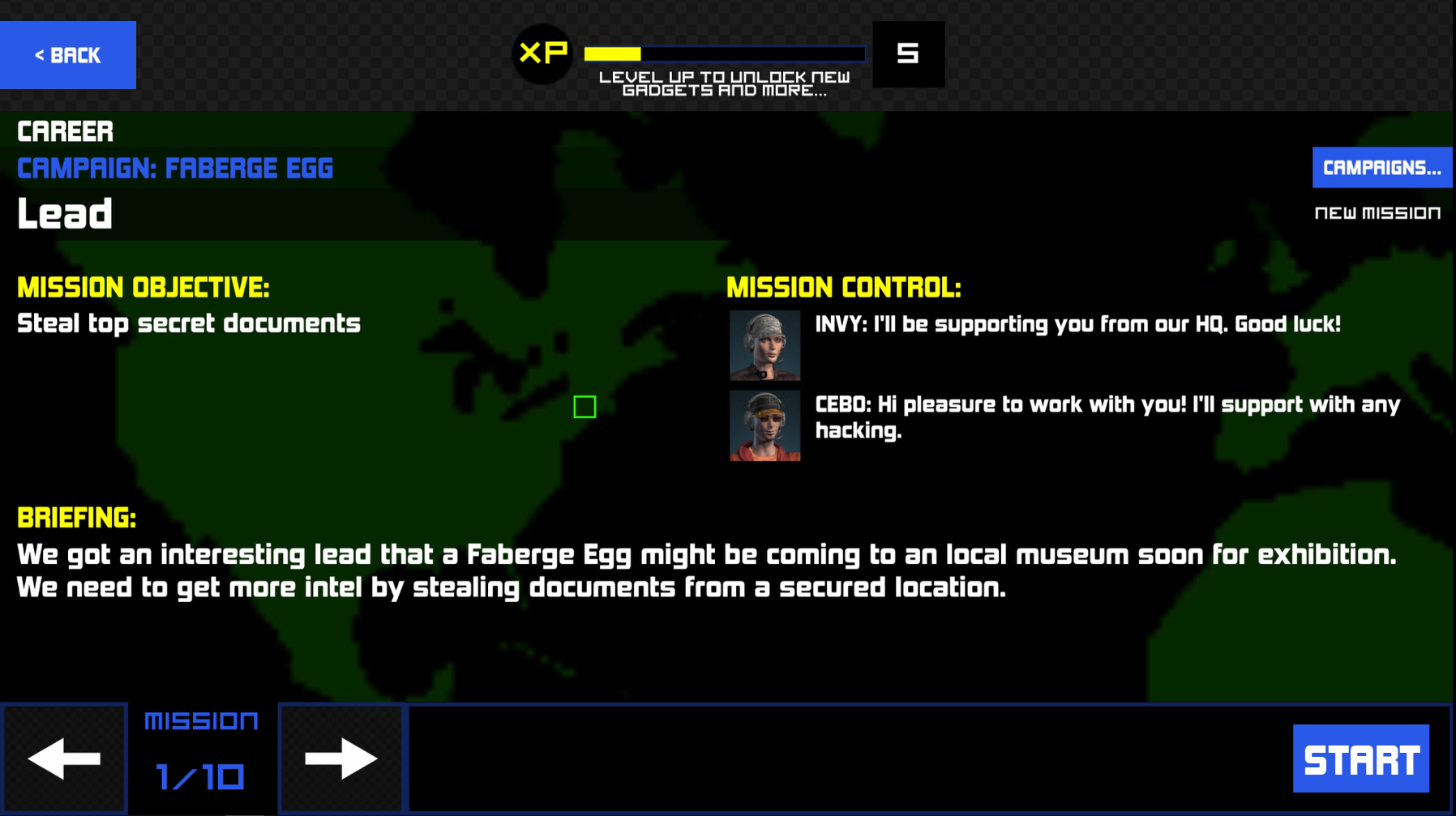Click CEBO's hacking support message

tap(1107, 417)
